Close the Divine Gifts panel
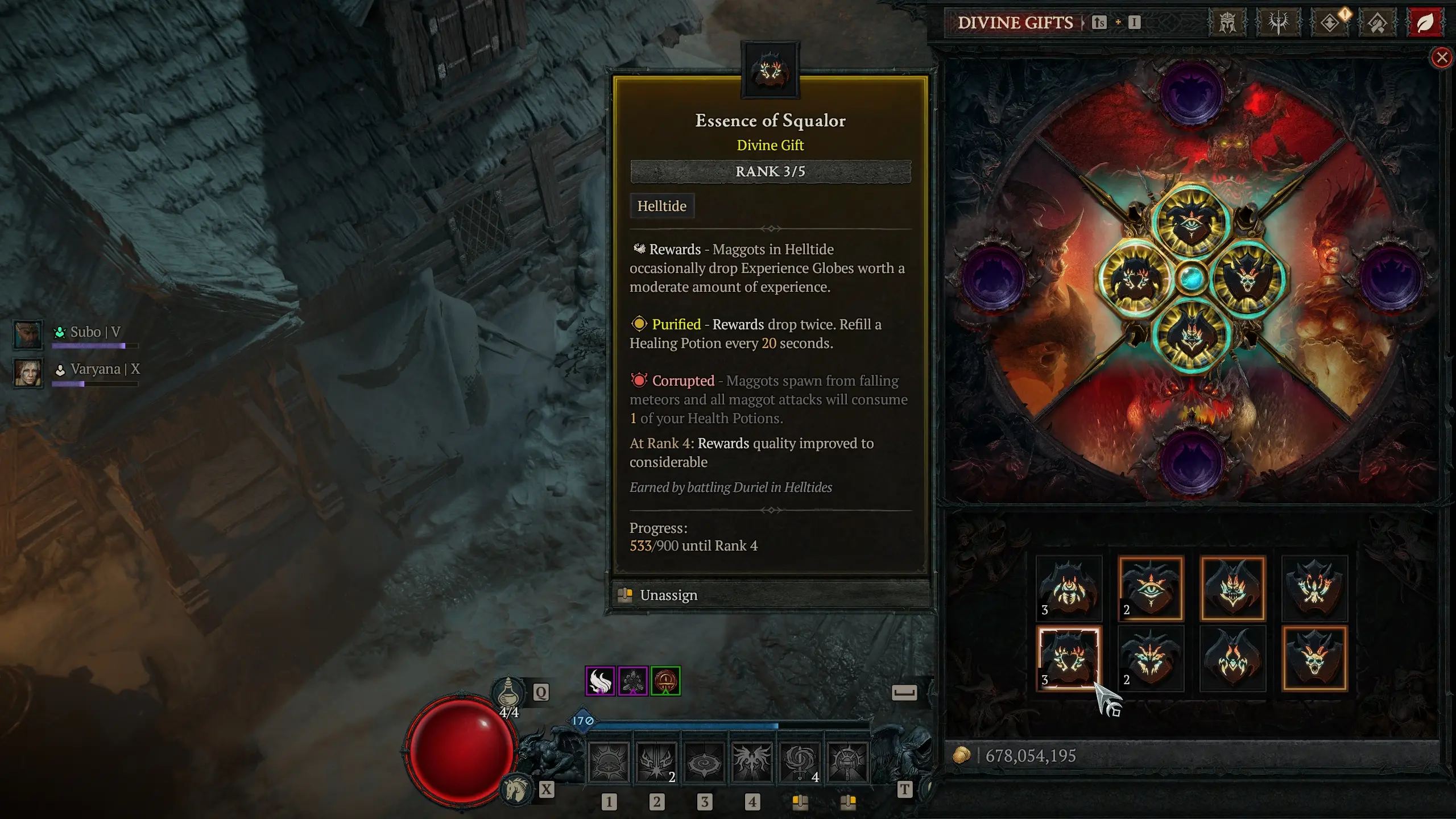The height and width of the screenshot is (819, 1456). point(1441,57)
